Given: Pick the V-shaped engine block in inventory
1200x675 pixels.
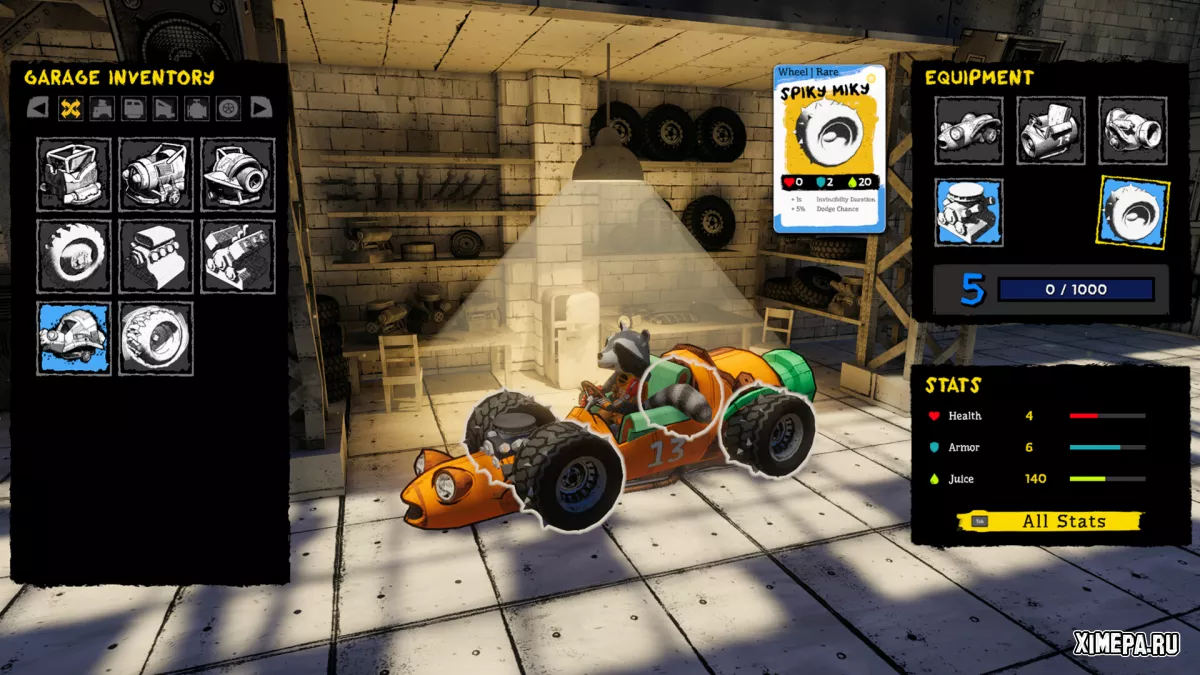Looking at the screenshot, I should click(x=237, y=256).
